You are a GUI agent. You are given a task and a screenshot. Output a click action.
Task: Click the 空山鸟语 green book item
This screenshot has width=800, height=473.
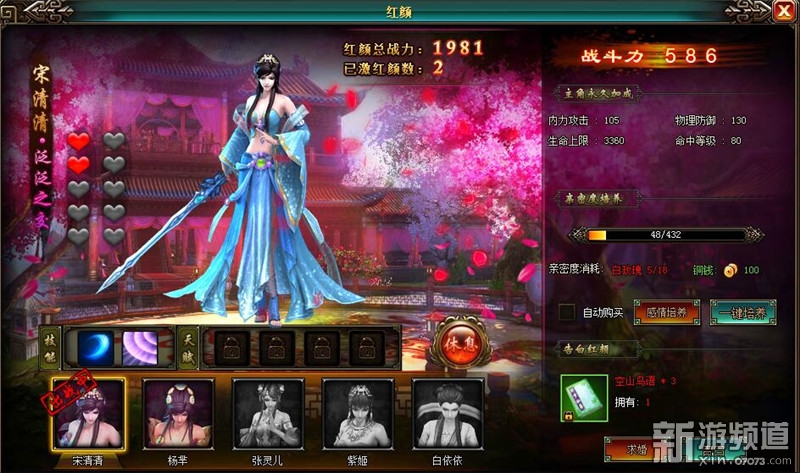pos(578,396)
